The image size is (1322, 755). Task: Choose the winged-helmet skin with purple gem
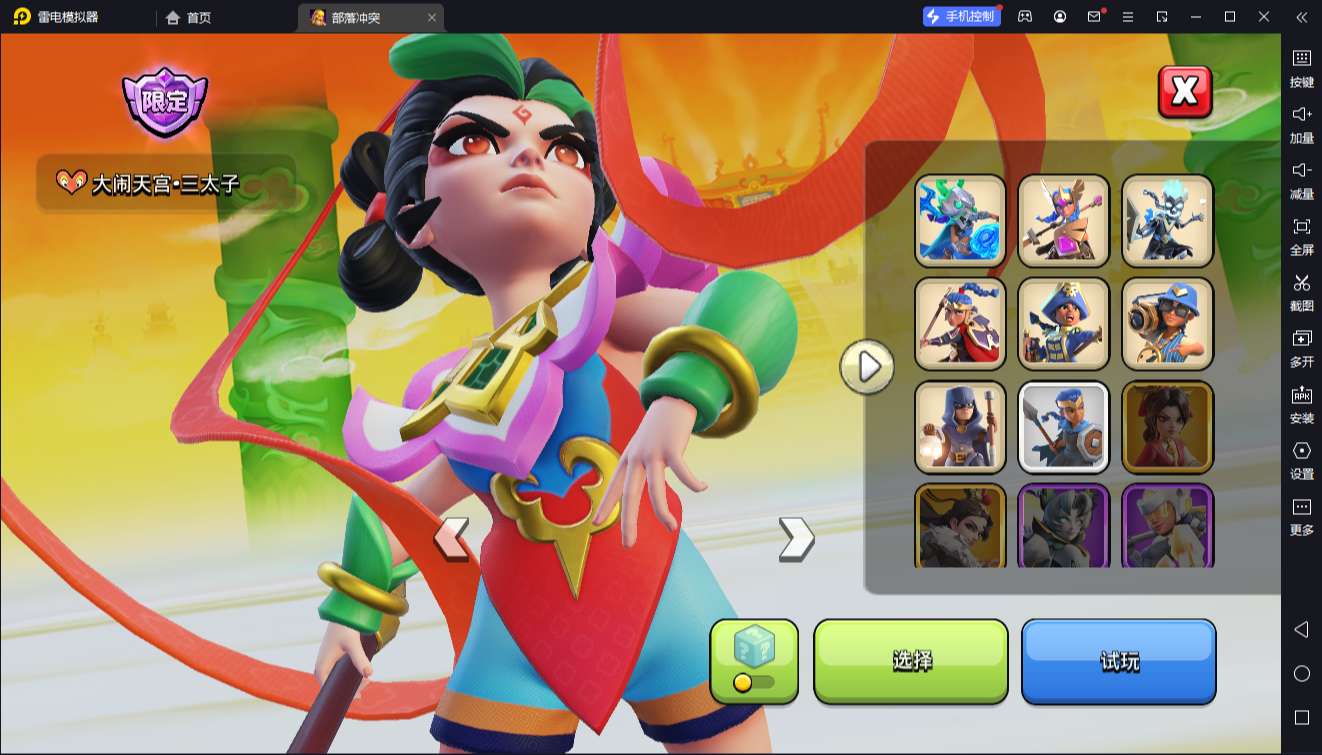[1063, 221]
